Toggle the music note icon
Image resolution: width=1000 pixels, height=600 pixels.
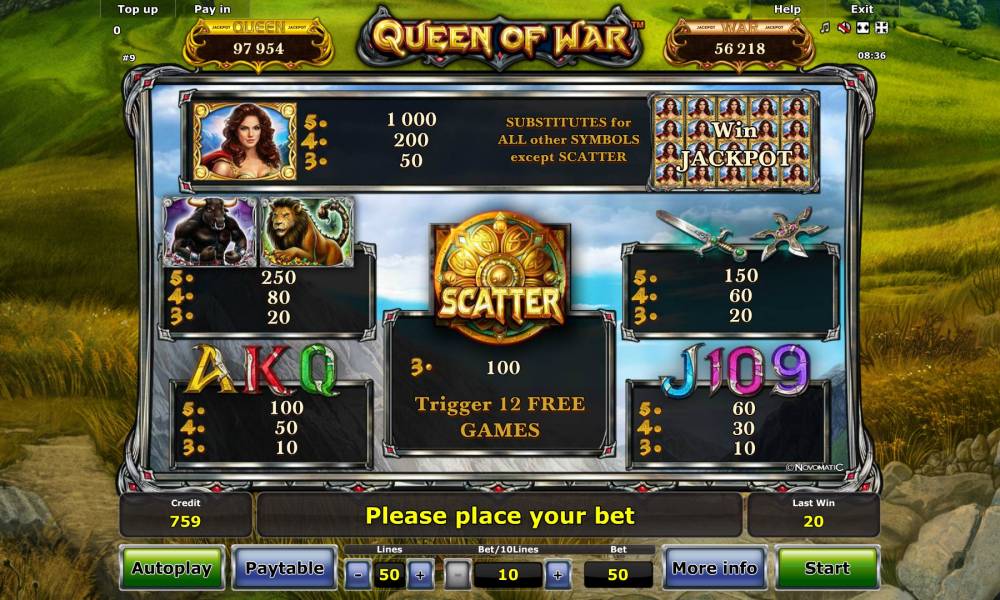click(x=825, y=27)
